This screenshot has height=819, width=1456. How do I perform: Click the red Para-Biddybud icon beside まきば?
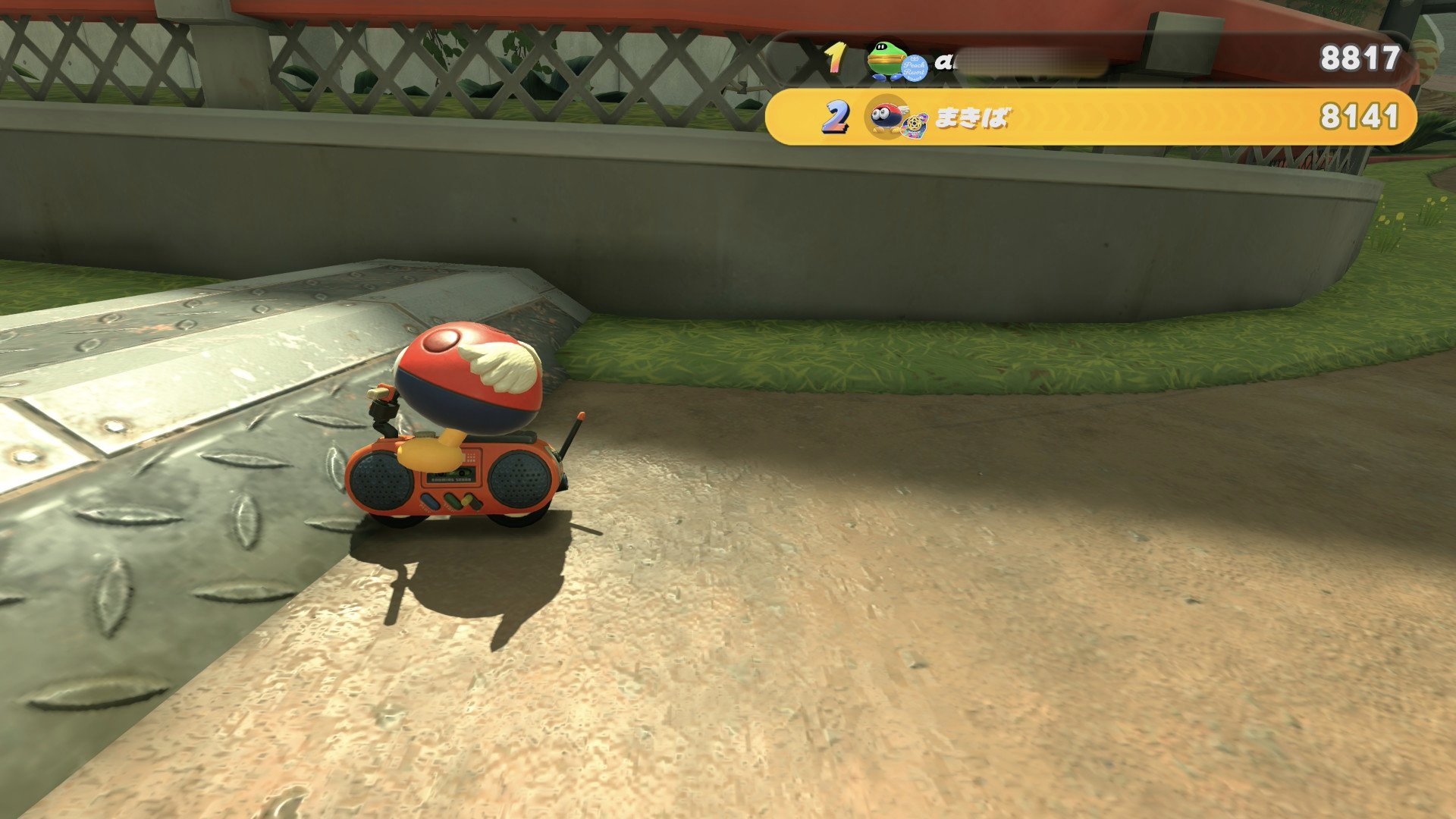[x=886, y=118]
